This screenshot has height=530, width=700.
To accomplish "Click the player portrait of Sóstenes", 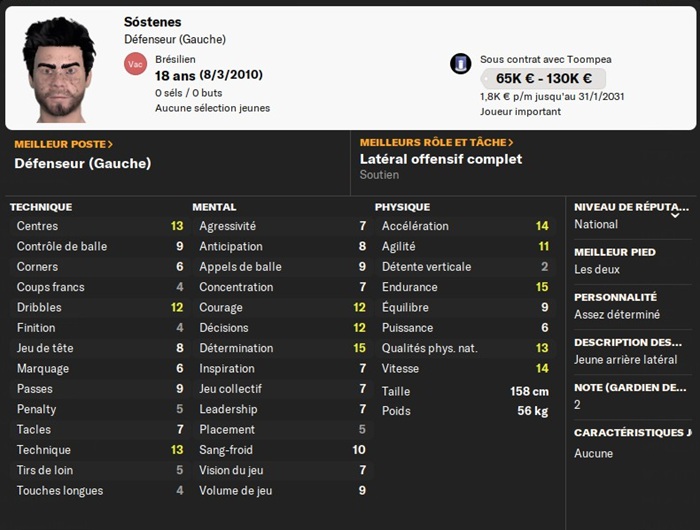I will (x=60, y=68).
